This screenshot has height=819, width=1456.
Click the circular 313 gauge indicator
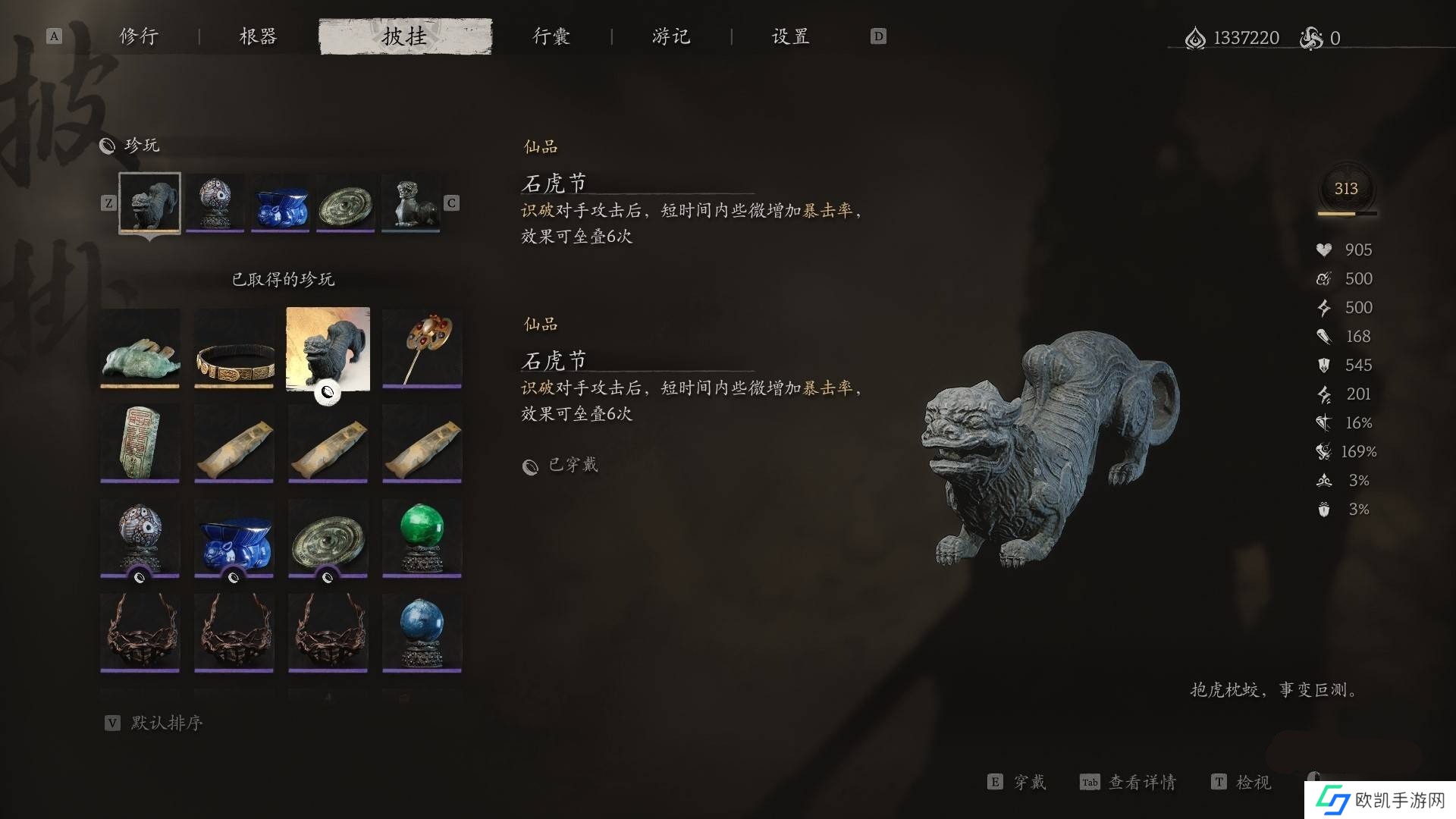(1346, 190)
